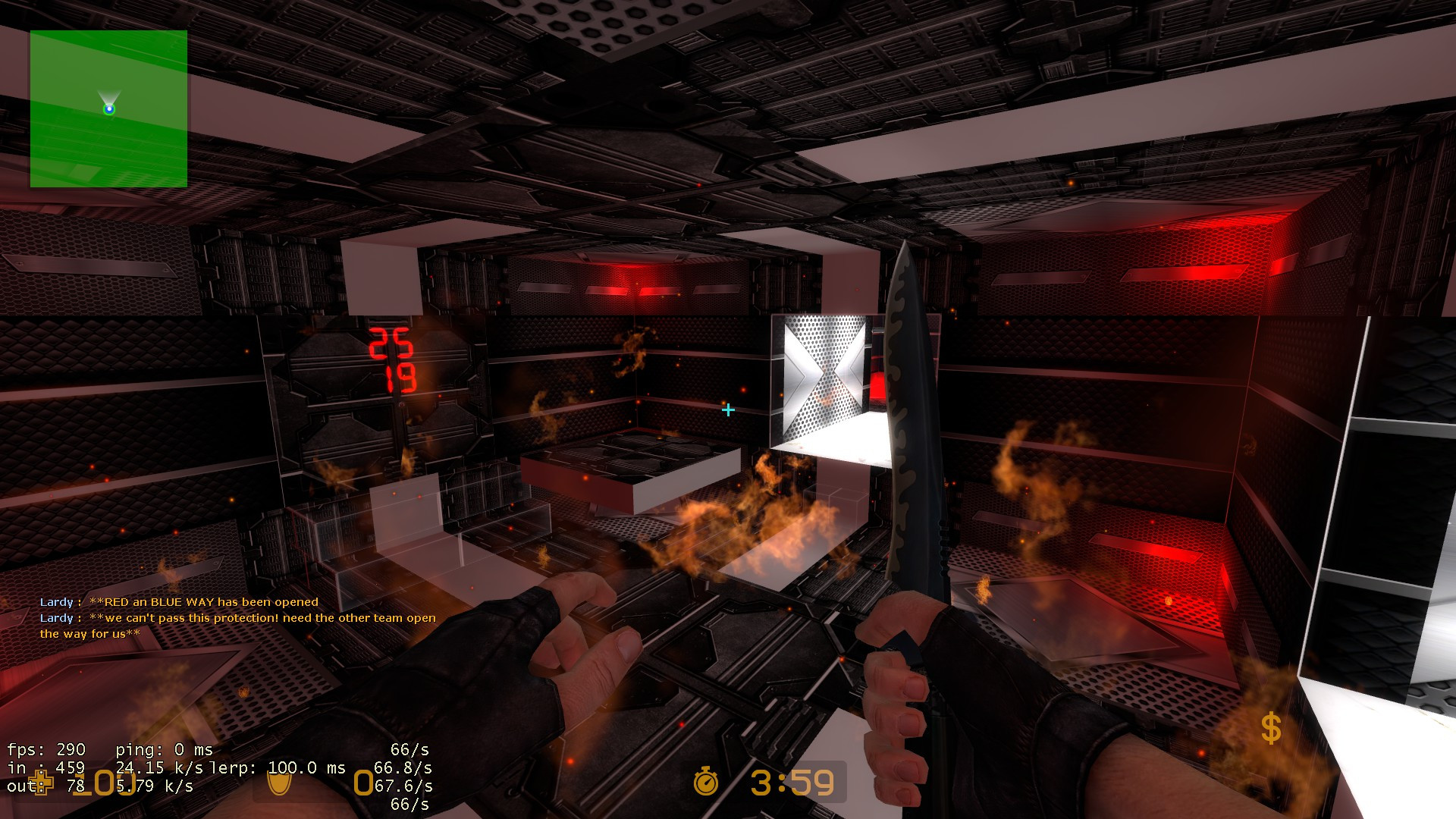1456x819 pixels.
Task: Click the orange dollar sign money icon
Action: 1271,728
